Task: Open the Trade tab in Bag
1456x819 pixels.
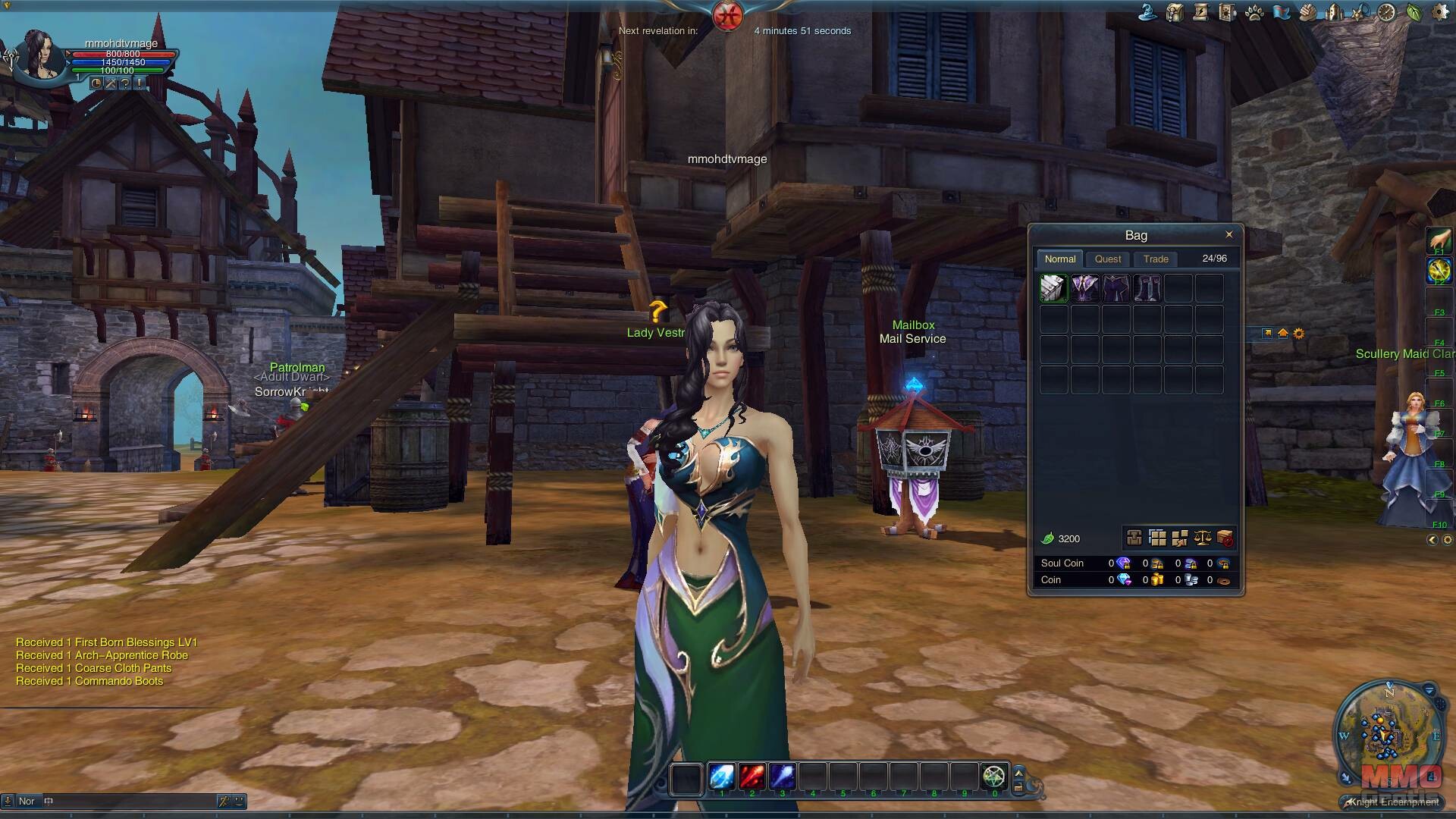Action: coord(1156,259)
